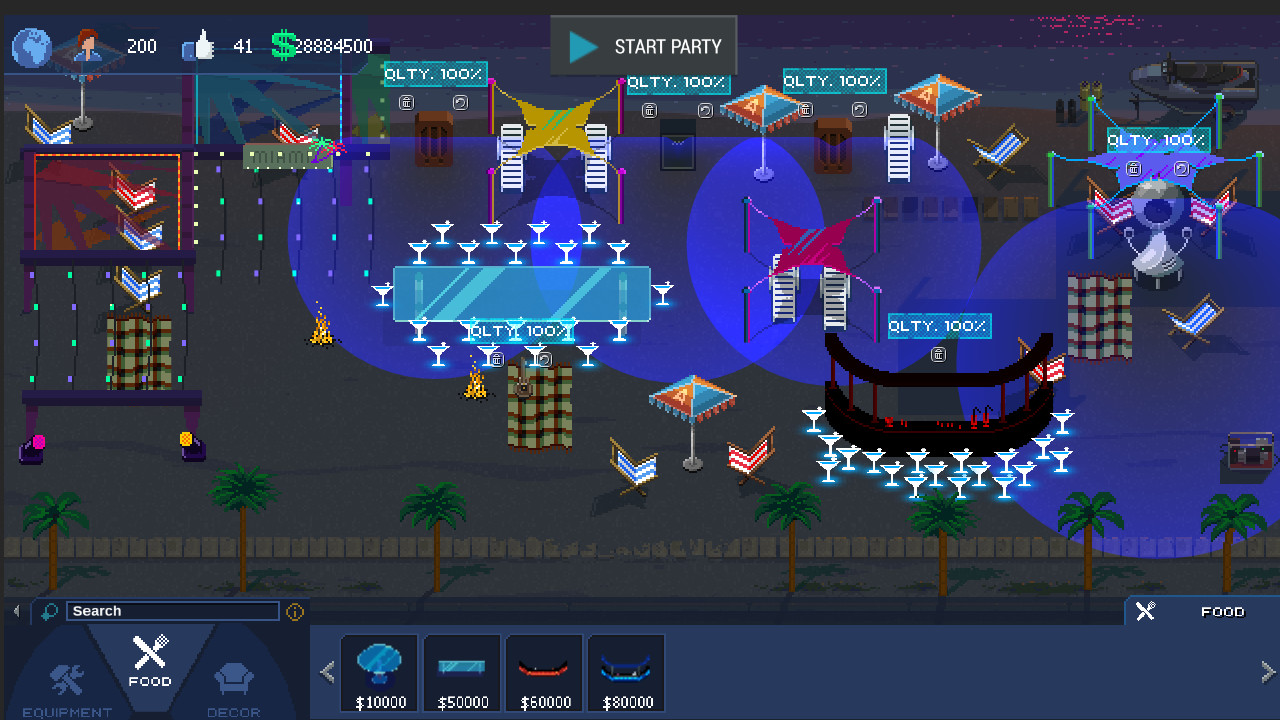Open the character portrait in the top bar
This screenshot has height=720, width=1280.
(88, 46)
